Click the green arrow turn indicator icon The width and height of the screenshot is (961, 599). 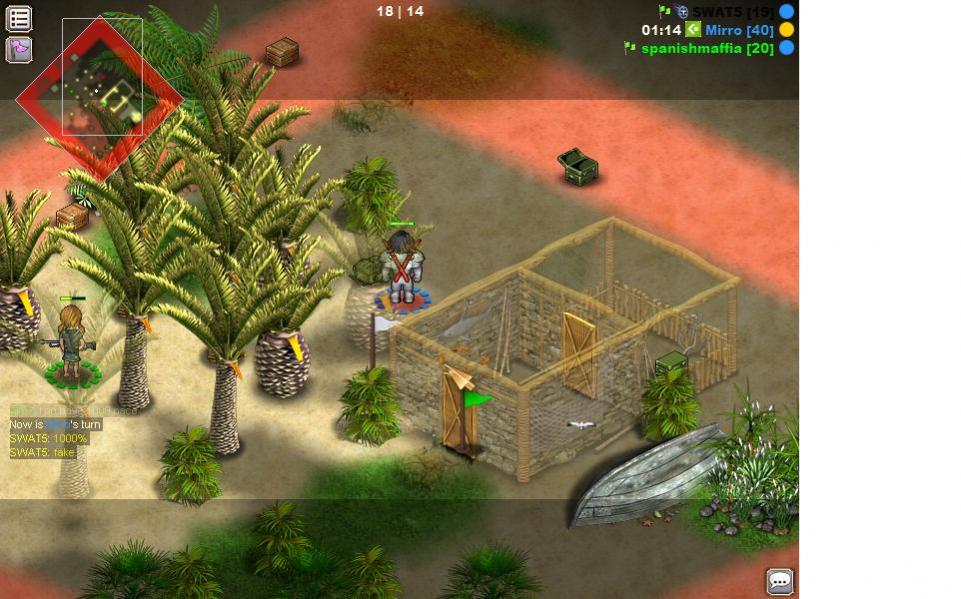693,30
